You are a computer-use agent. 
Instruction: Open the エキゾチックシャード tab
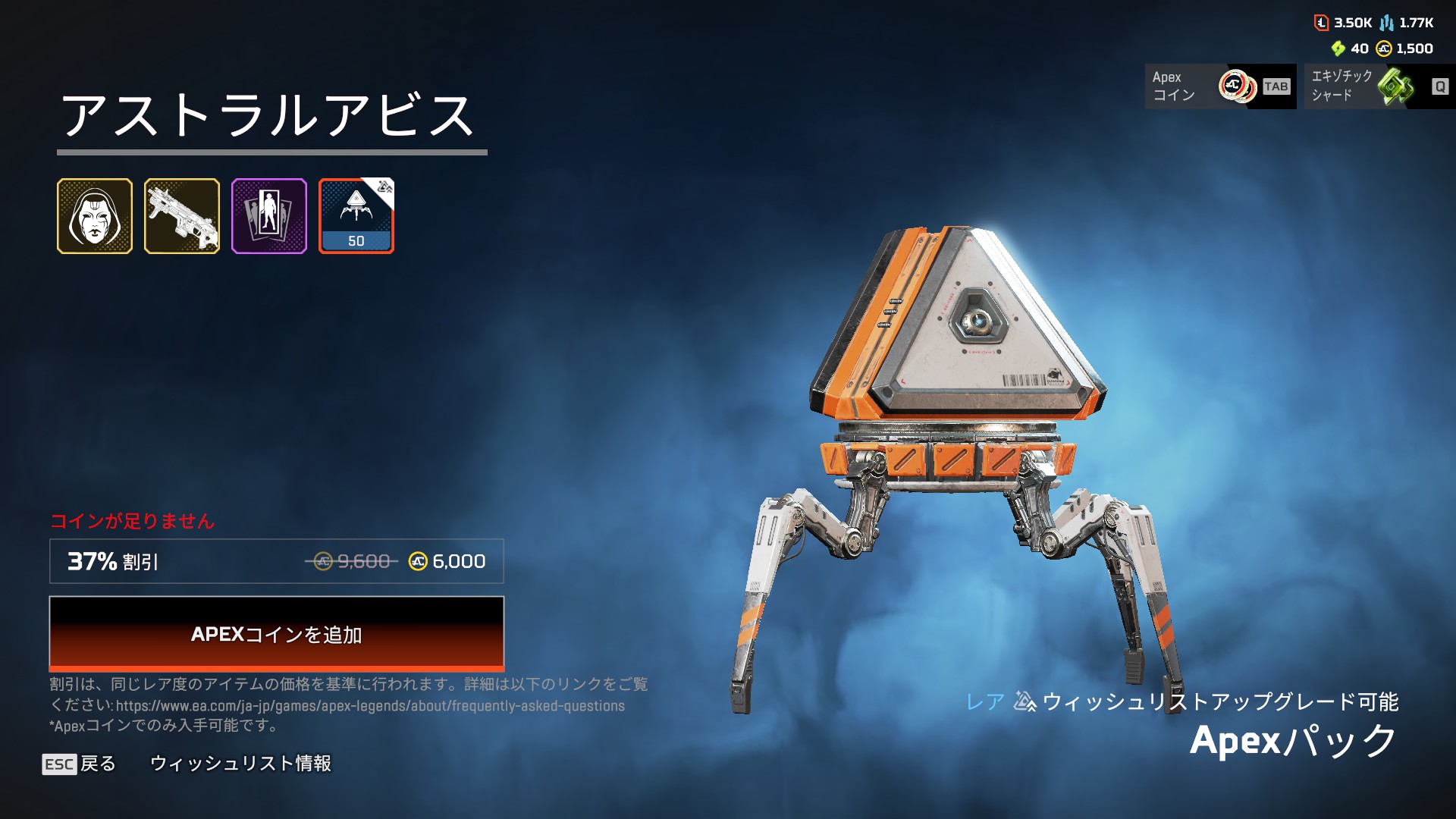pos(1379,86)
